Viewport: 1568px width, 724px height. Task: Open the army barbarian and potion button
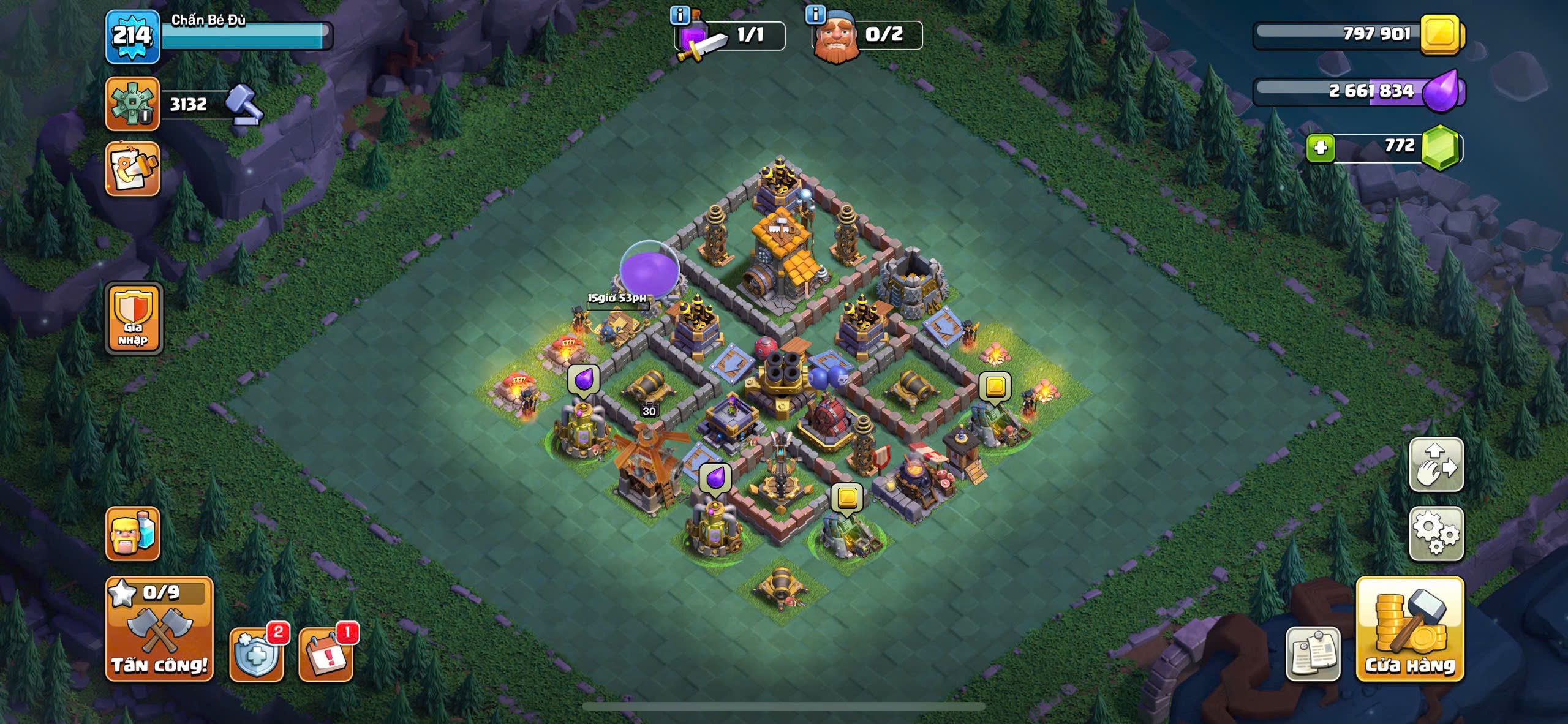132,534
